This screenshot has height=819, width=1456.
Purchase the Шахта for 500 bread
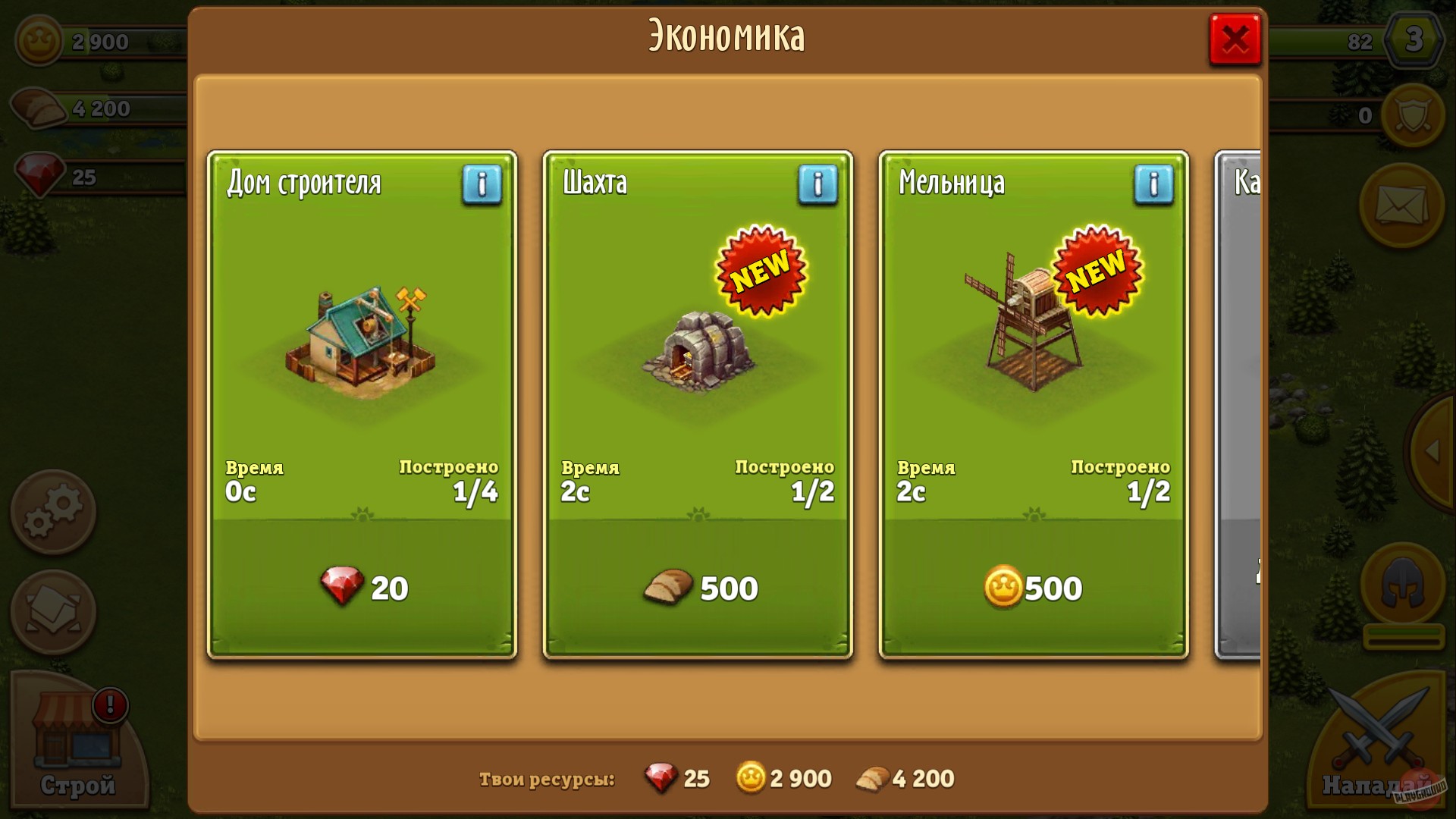coord(698,588)
